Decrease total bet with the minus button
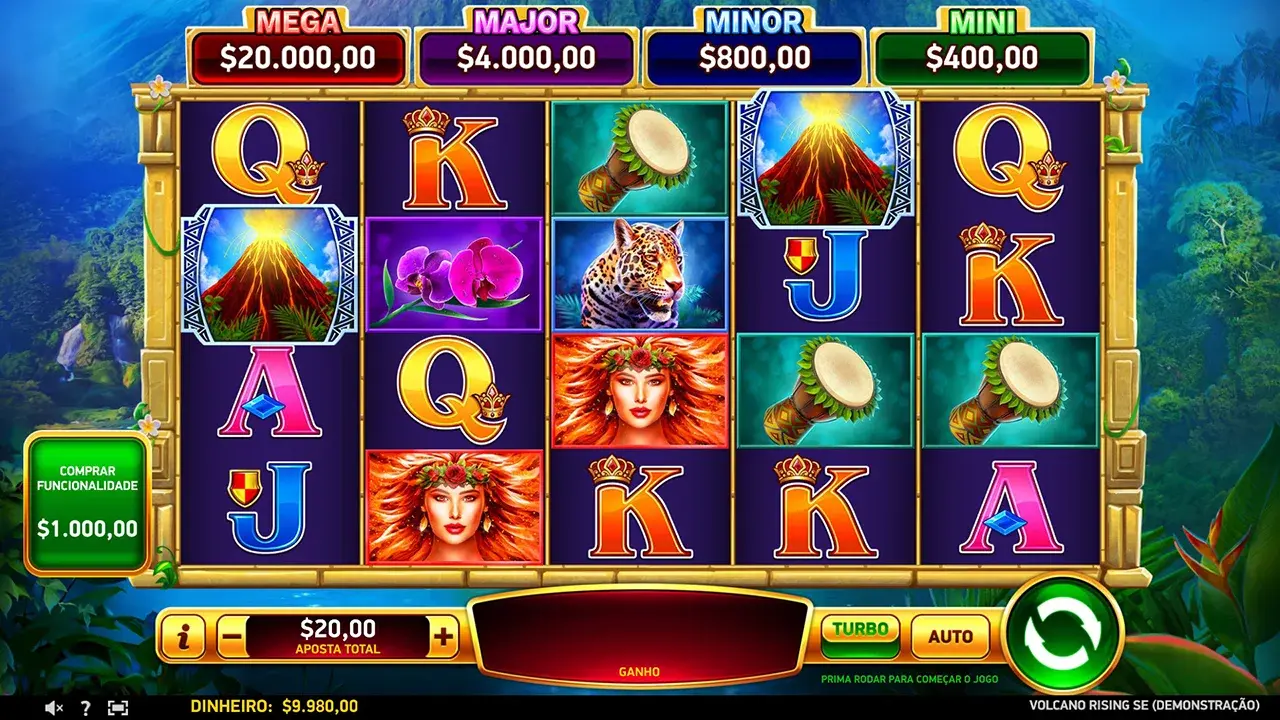The image size is (1280, 720). [x=231, y=636]
